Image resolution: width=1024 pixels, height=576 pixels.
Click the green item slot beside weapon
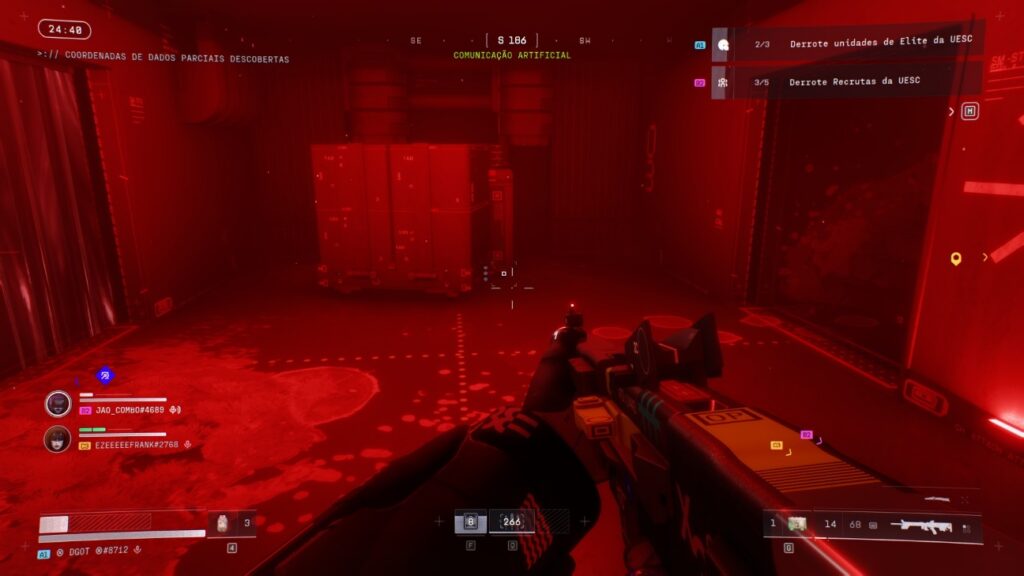[x=797, y=524]
